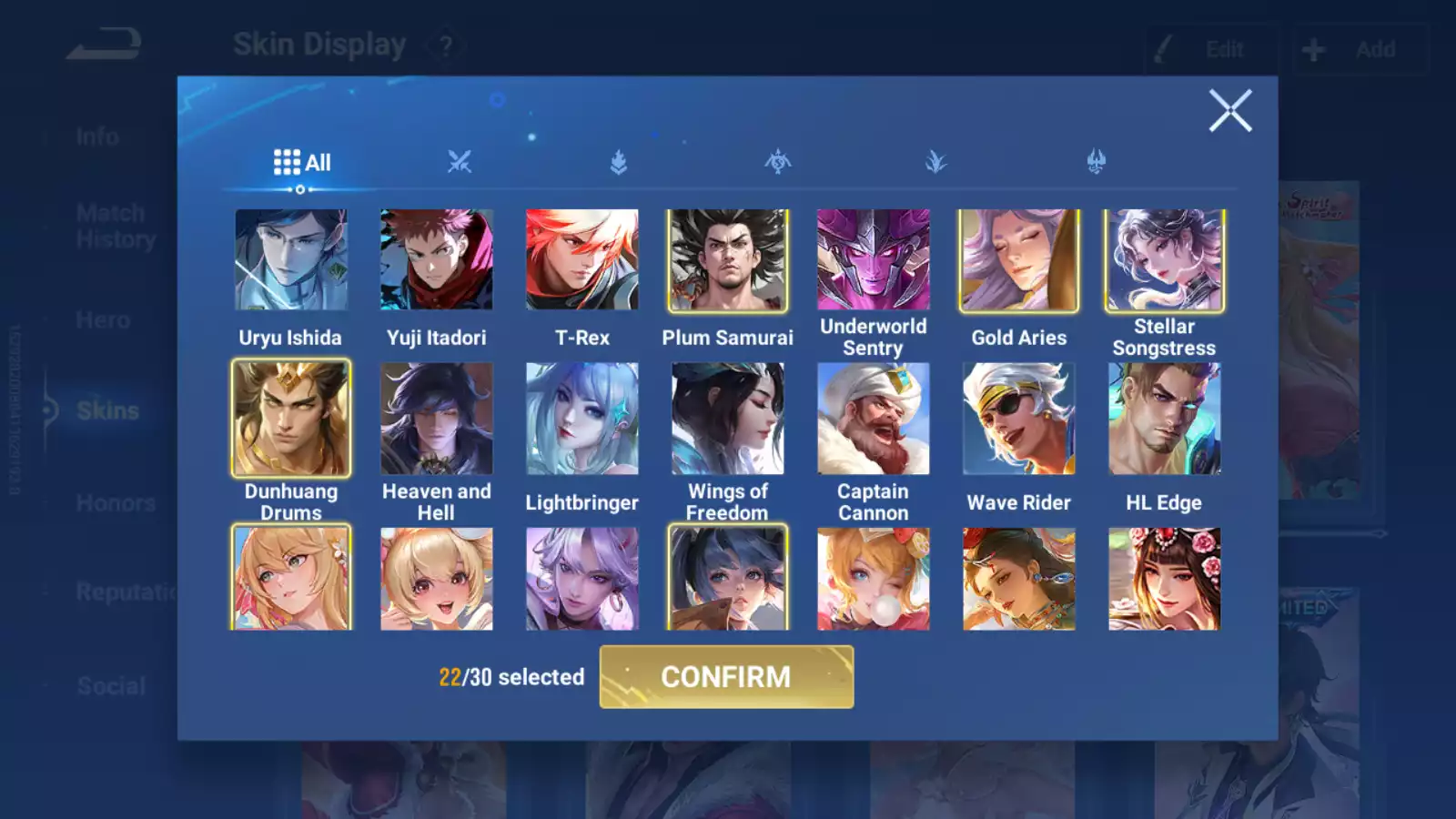Screen dimensions: 1456x819
Task: Choose the HL Edge skin
Action: [x=1165, y=419]
